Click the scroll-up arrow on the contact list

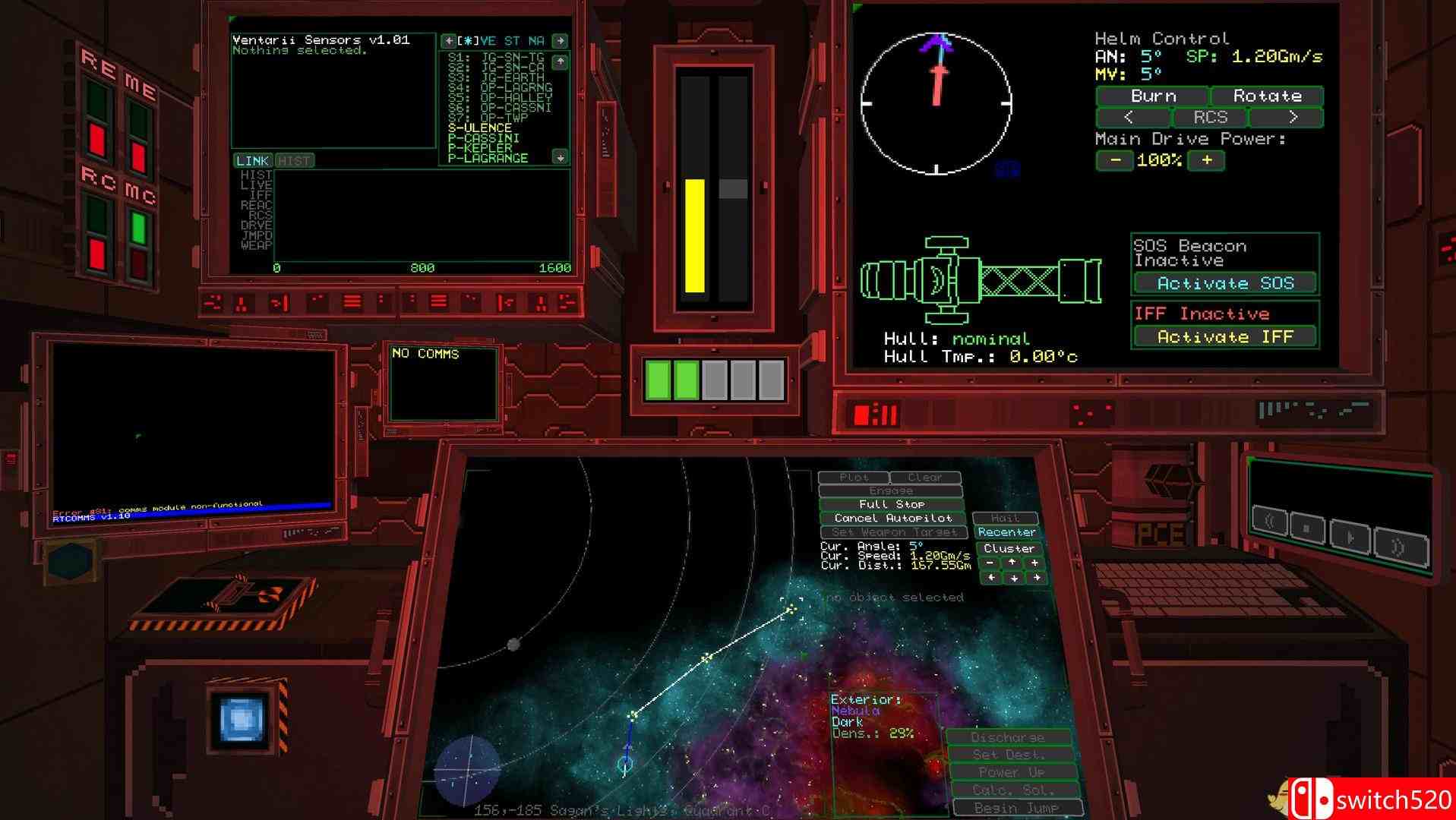560,61
